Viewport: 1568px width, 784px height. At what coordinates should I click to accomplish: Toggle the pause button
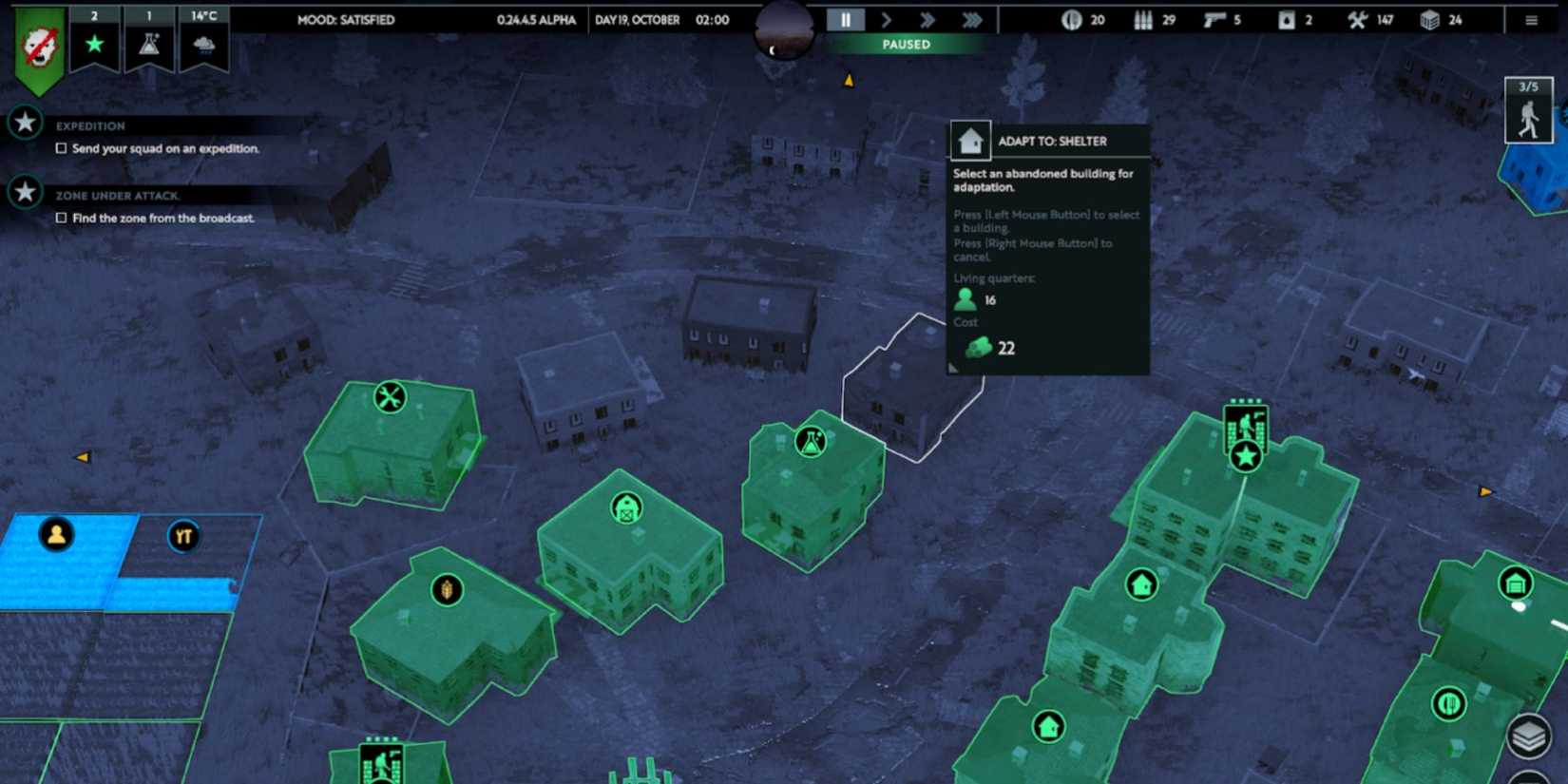click(x=844, y=19)
